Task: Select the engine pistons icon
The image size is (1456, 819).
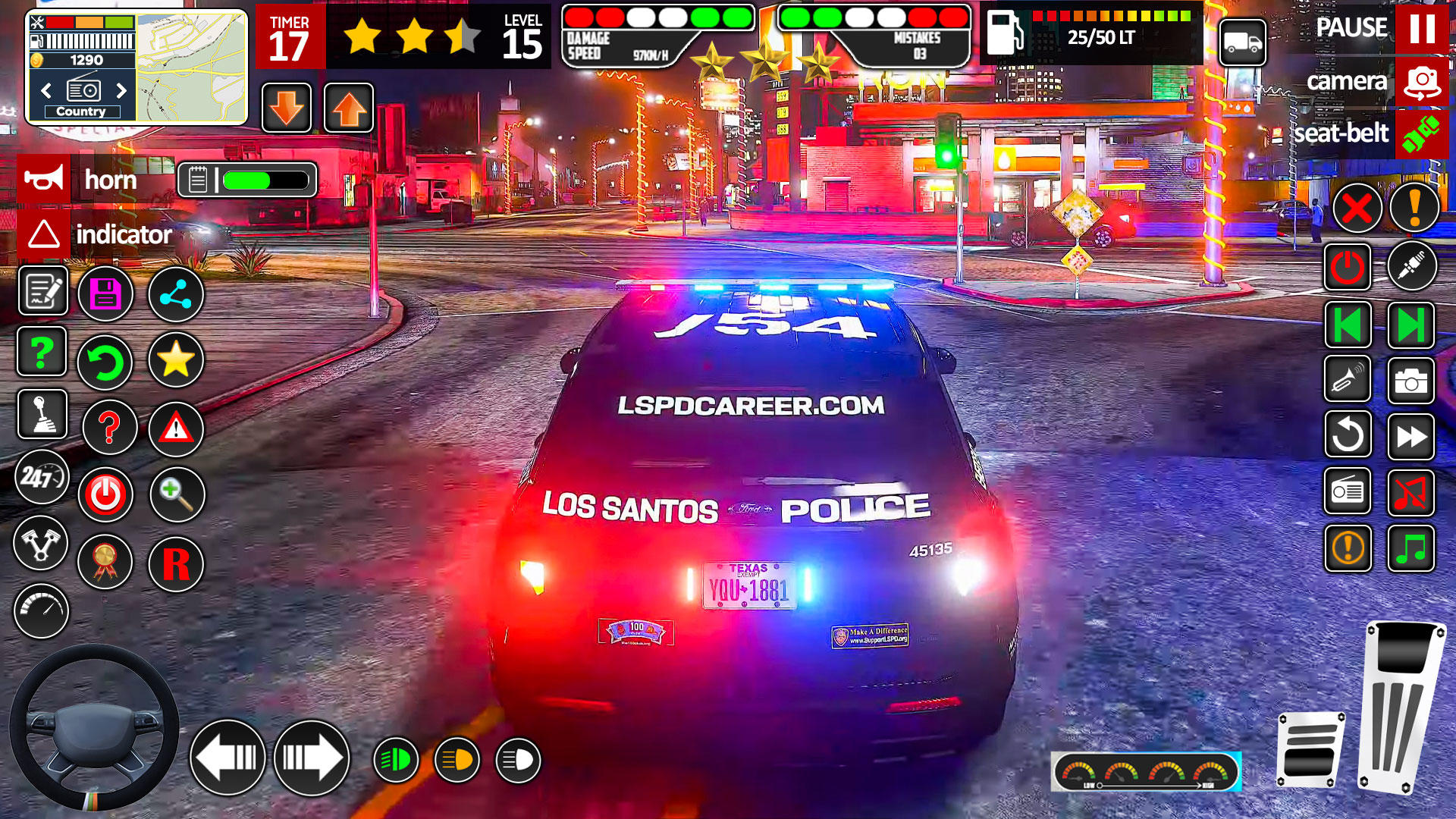Action: click(42, 543)
